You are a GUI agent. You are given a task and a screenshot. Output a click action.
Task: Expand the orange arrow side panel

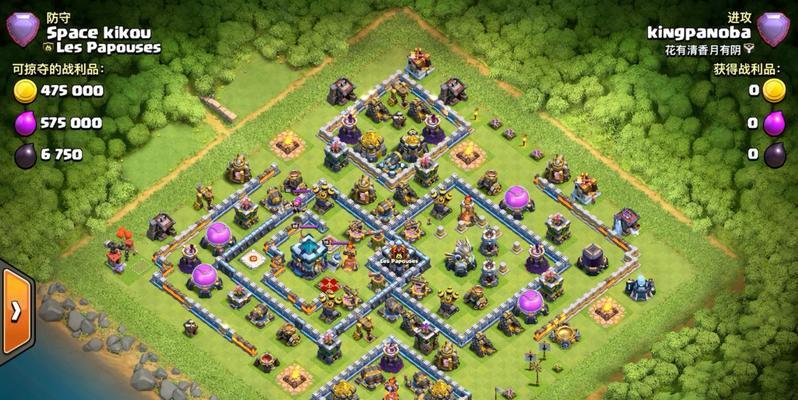[x=16, y=310]
